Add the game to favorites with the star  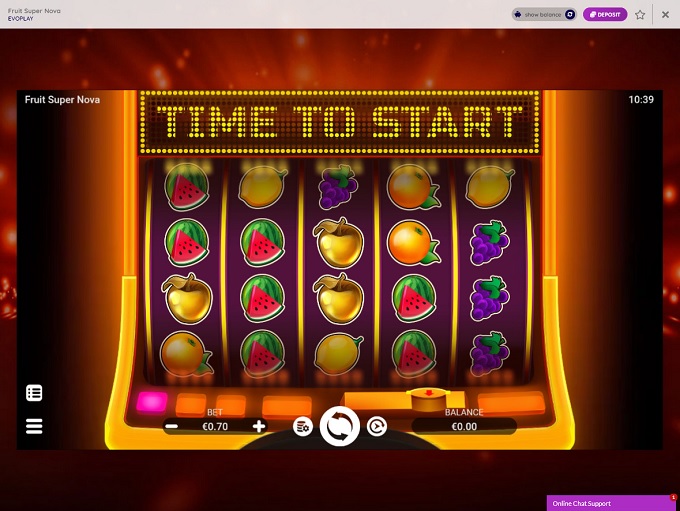click(x=640, y=14)
